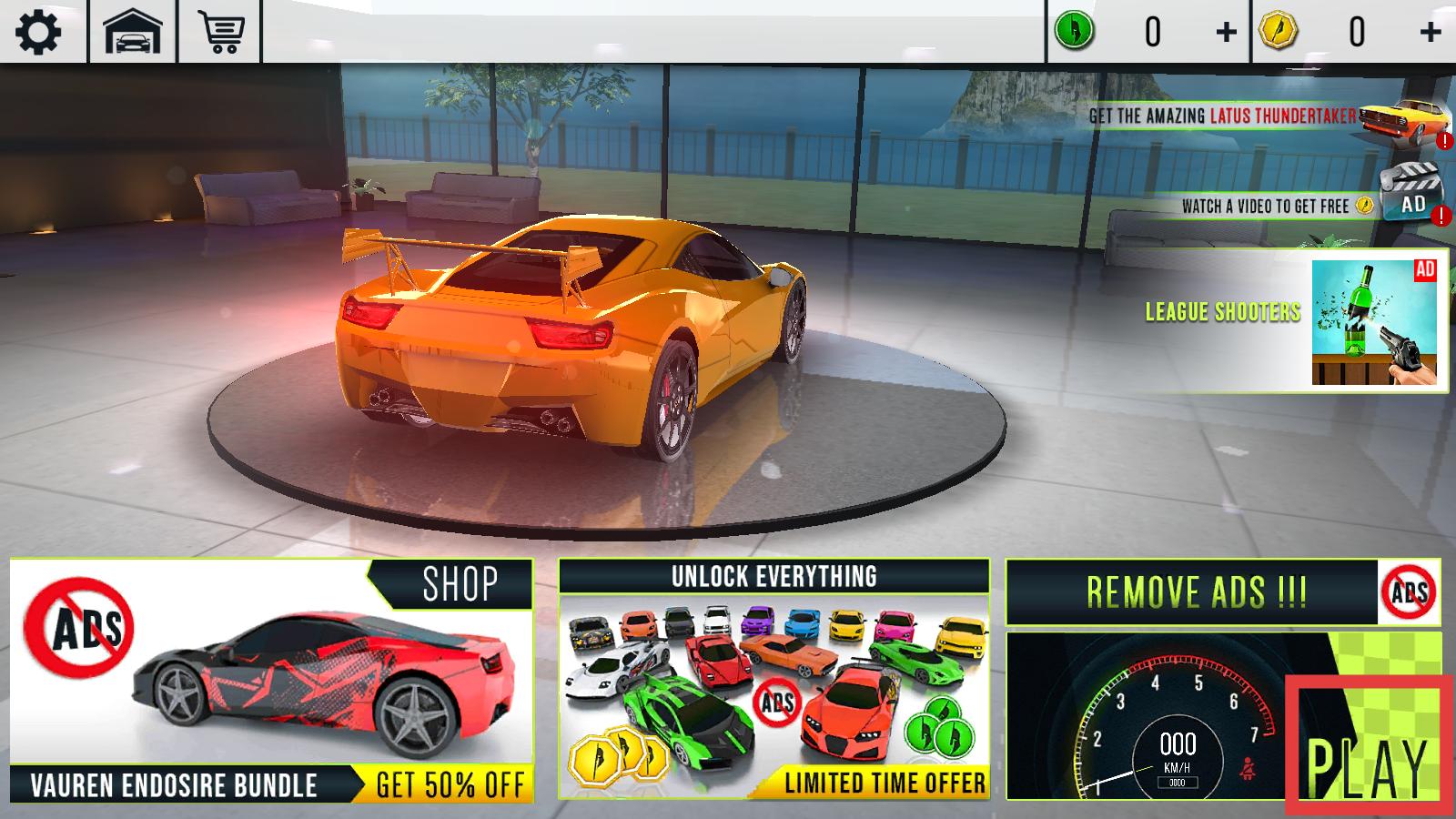Open the Vauren Endosire Bundle shop offer
The image size is (1456, 819).
point(271,681)
